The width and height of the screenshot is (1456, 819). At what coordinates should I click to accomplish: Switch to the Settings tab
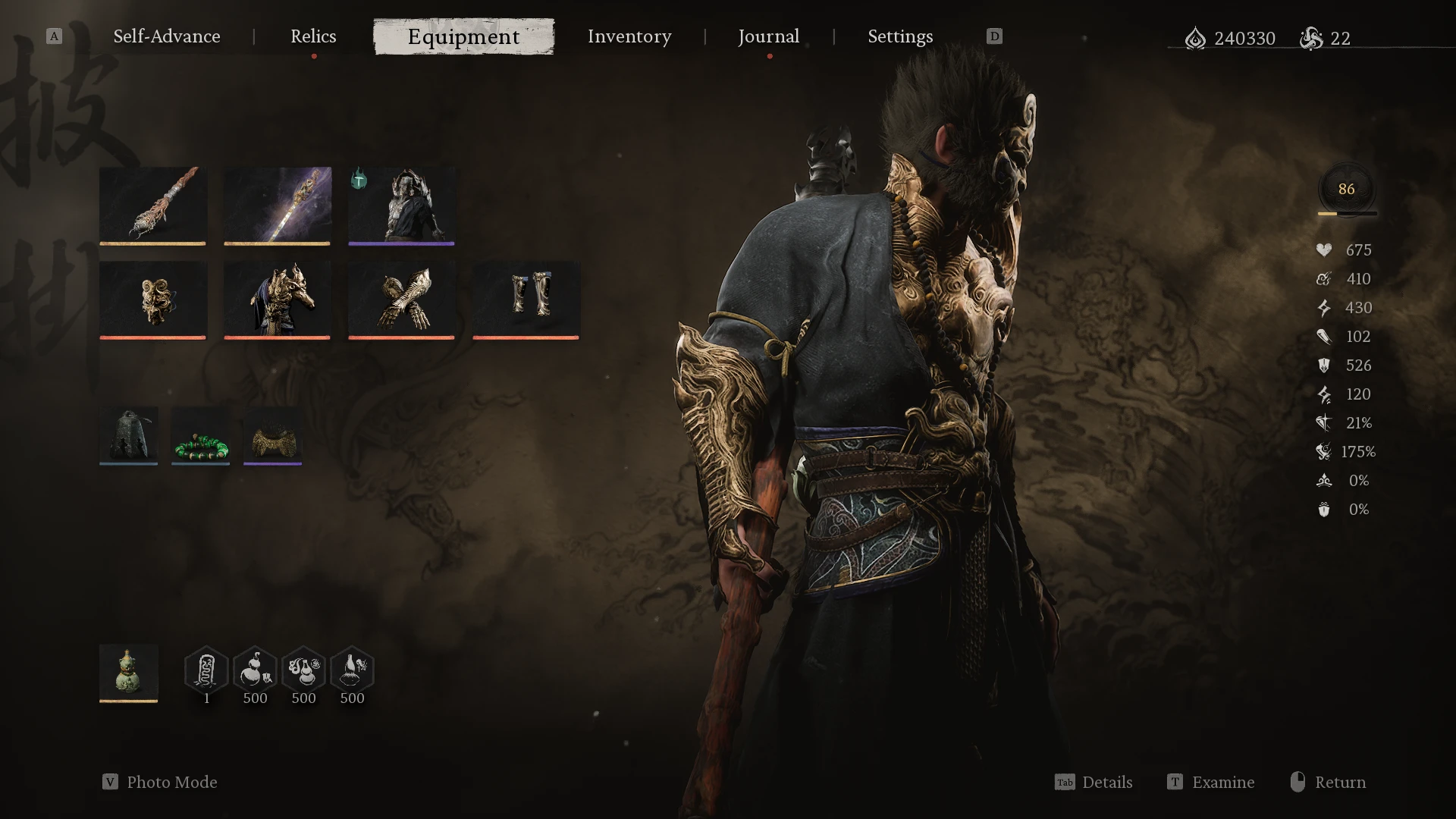(900, 36)
